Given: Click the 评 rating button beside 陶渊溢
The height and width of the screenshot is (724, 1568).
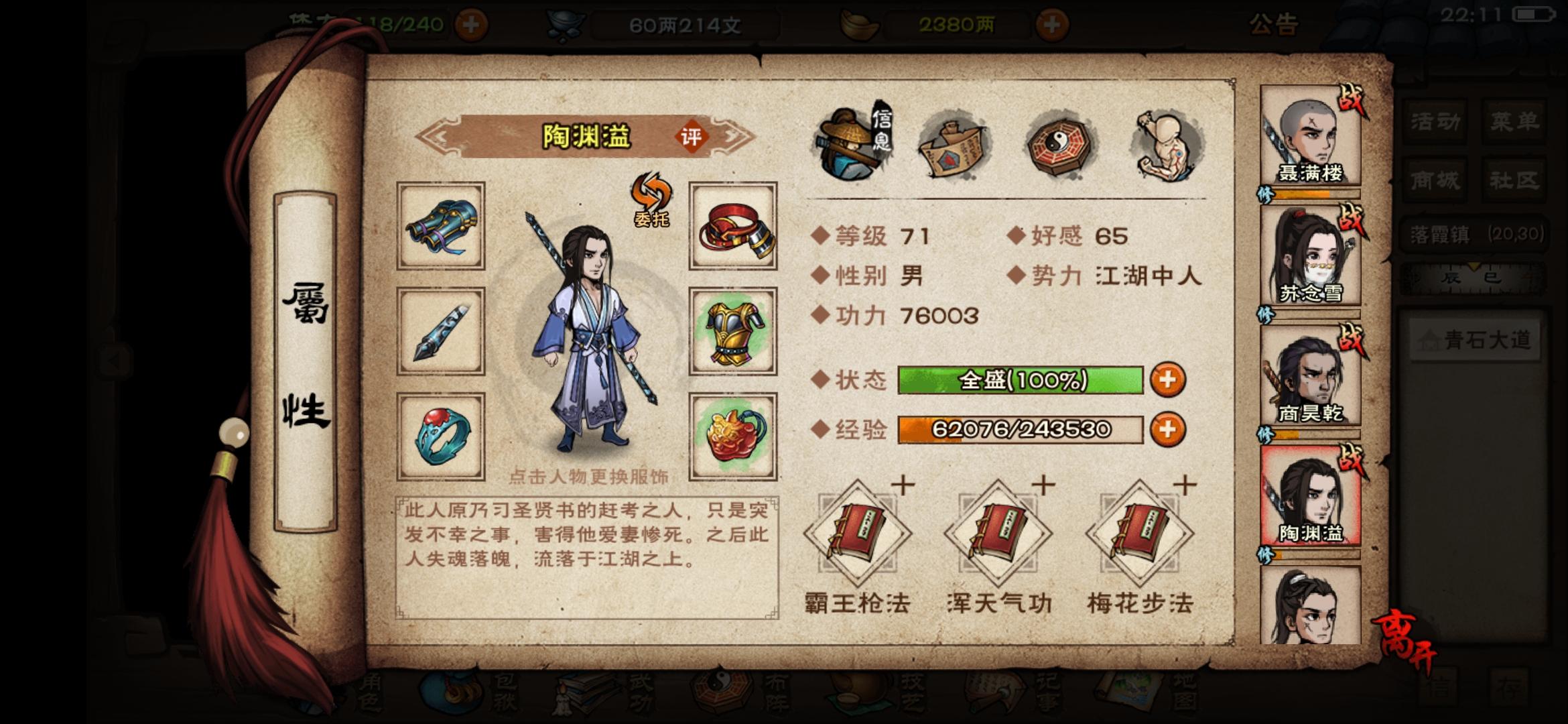Looking at the screenshot, I should [692, 135].
